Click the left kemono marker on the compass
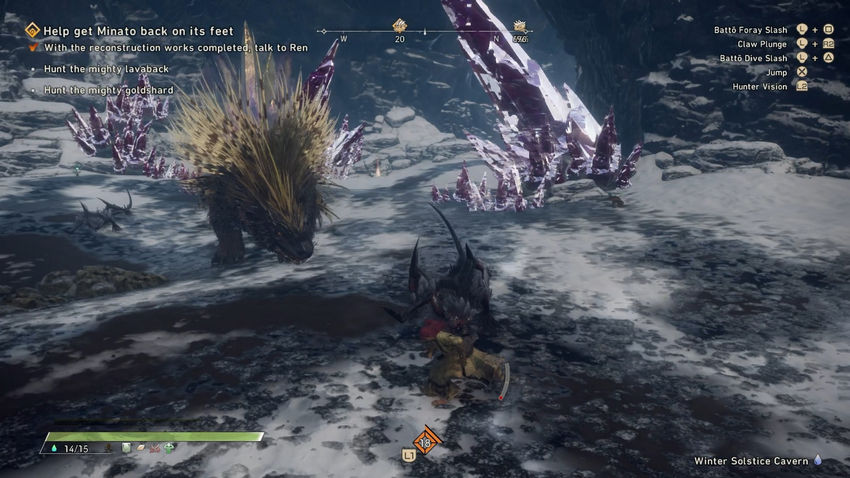Screen dimensions: 850x478 (x=399, y=26)
